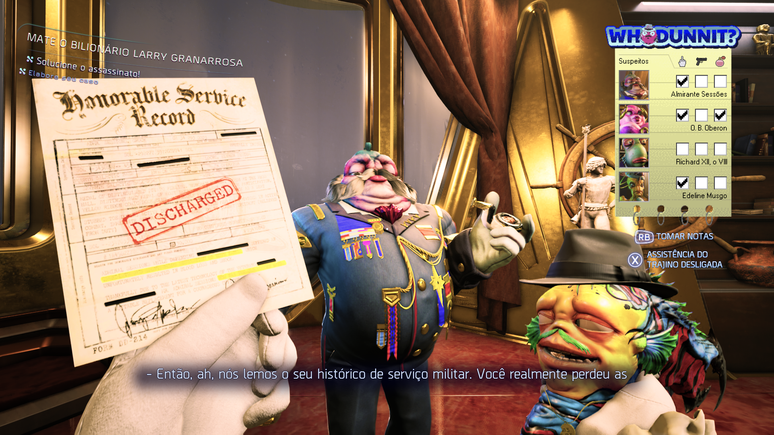Uncheck Edeline Musgo's ticked checkbox
The width and height of the screenshot is (774, 435).
pos(683,183)
